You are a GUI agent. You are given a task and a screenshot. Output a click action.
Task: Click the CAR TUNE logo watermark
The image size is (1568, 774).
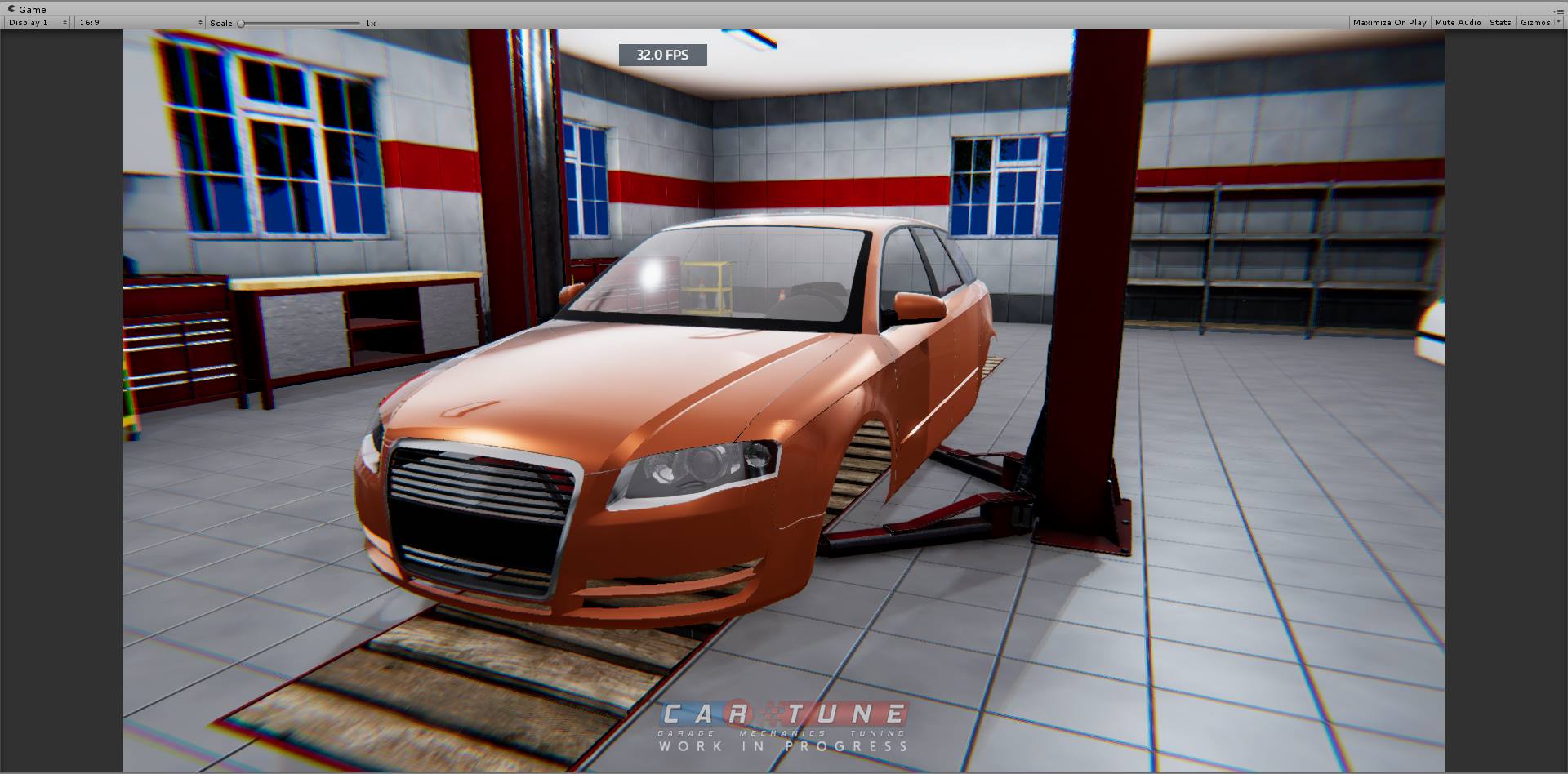click(782, 712)
